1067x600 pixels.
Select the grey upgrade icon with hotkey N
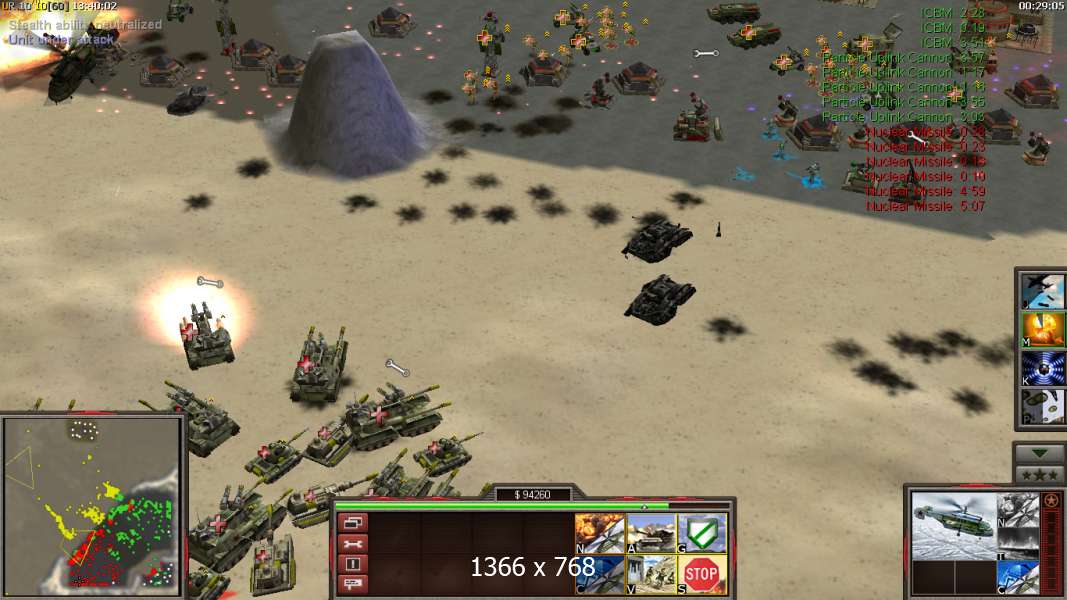click(1019, 508)
